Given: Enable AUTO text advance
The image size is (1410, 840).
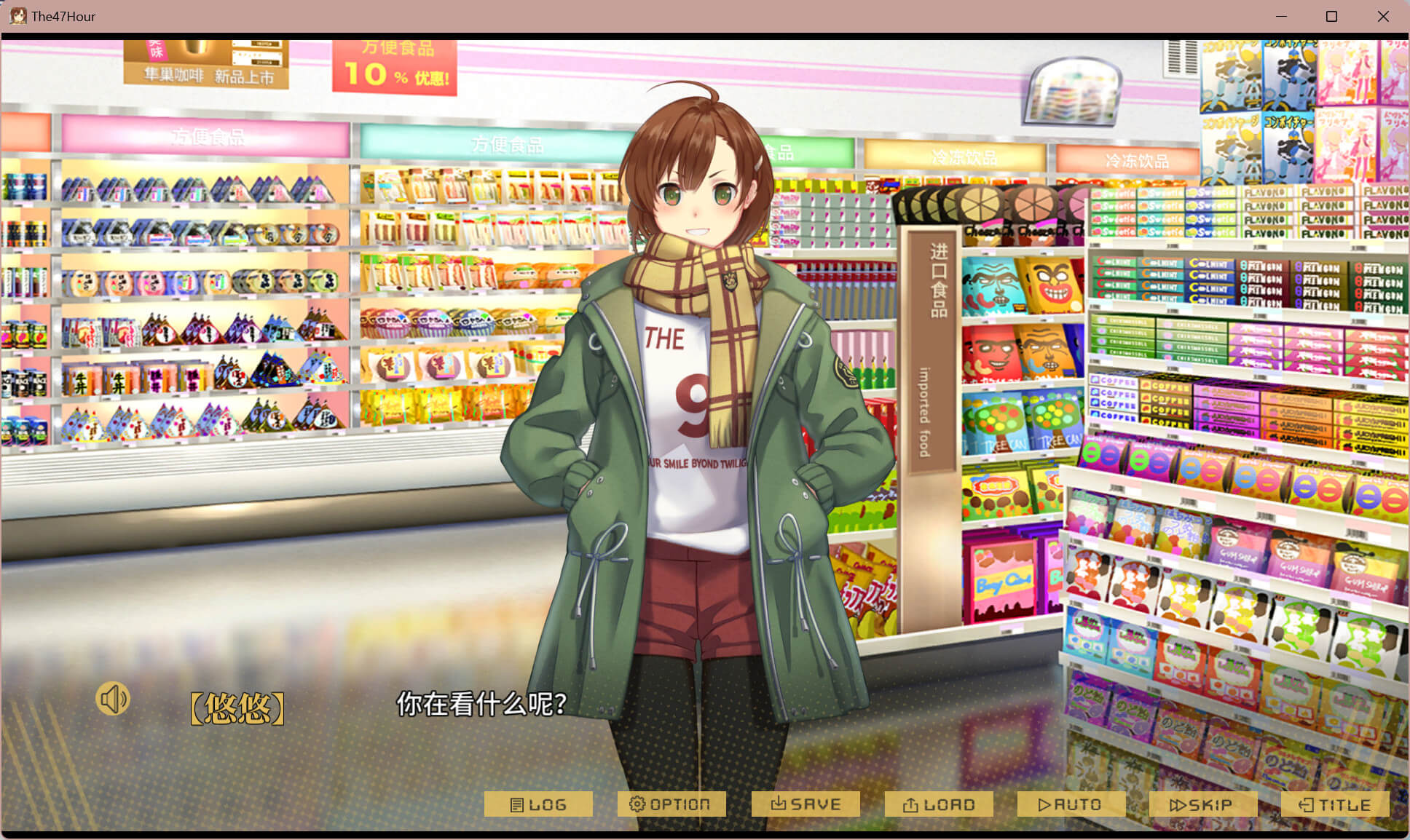Looking at the screenshot, I should (x=1071, y=804).
